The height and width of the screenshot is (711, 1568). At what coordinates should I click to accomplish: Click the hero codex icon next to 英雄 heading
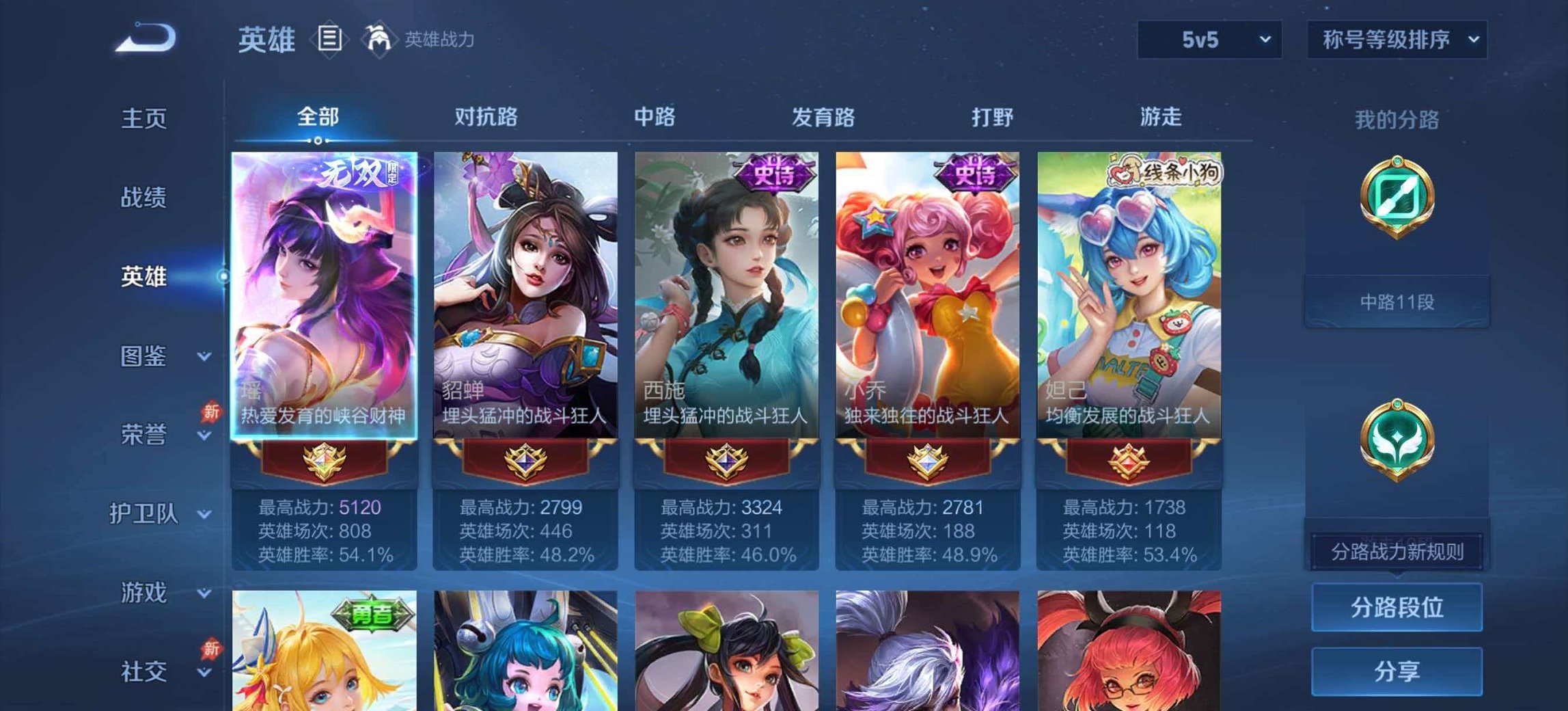coord(328,39)
